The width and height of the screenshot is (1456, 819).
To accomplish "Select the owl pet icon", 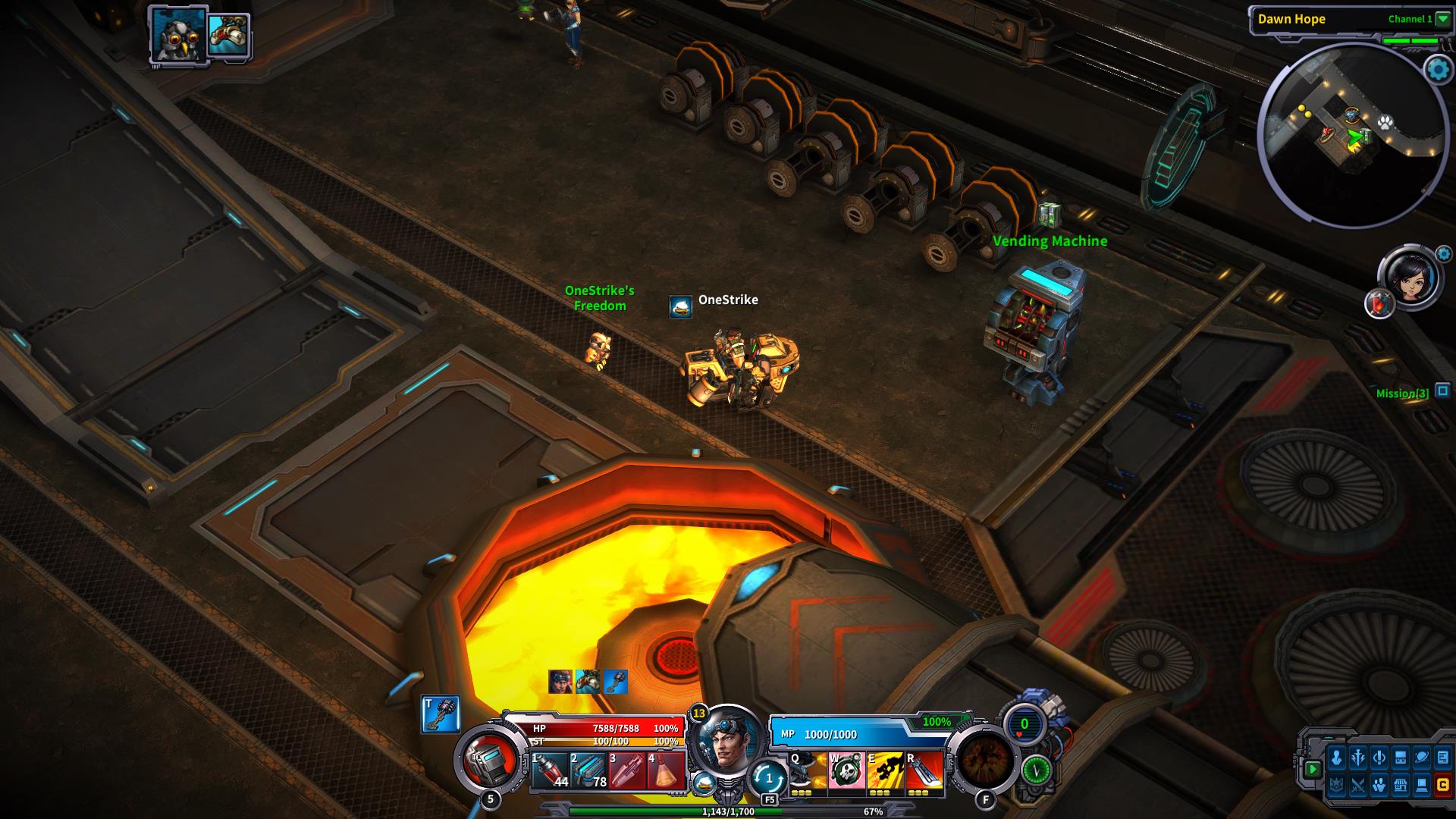I will click(x=177, y=35).
